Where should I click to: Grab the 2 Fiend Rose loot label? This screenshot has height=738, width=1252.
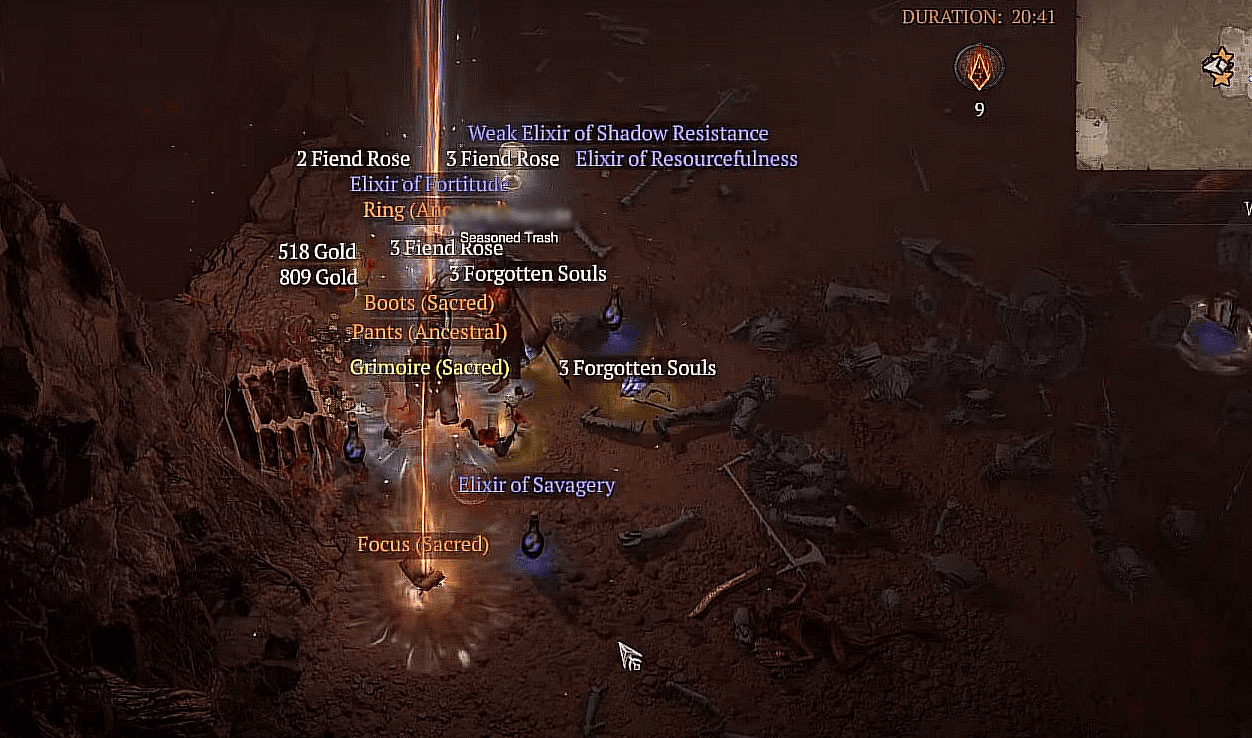point(353,159)
